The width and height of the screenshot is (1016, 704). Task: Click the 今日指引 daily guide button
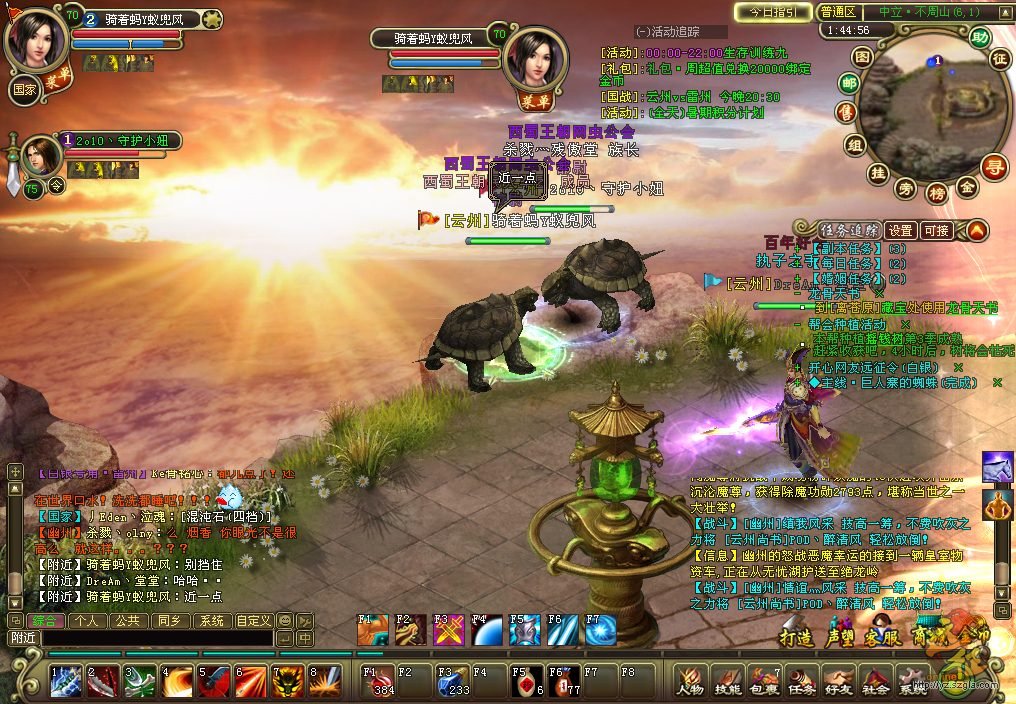[x=773, y=12]
